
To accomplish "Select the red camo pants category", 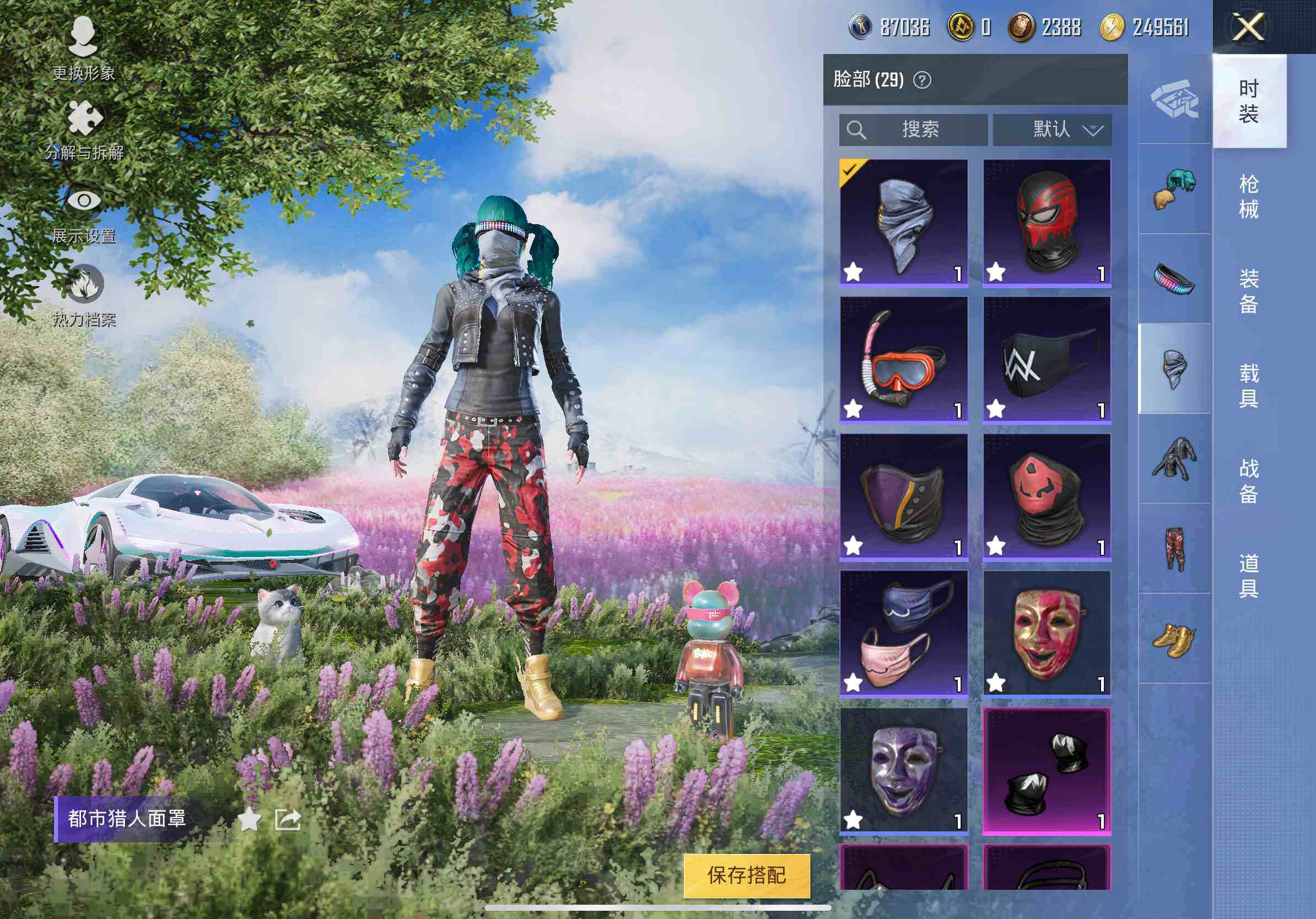I will (x=1174, y=549).
